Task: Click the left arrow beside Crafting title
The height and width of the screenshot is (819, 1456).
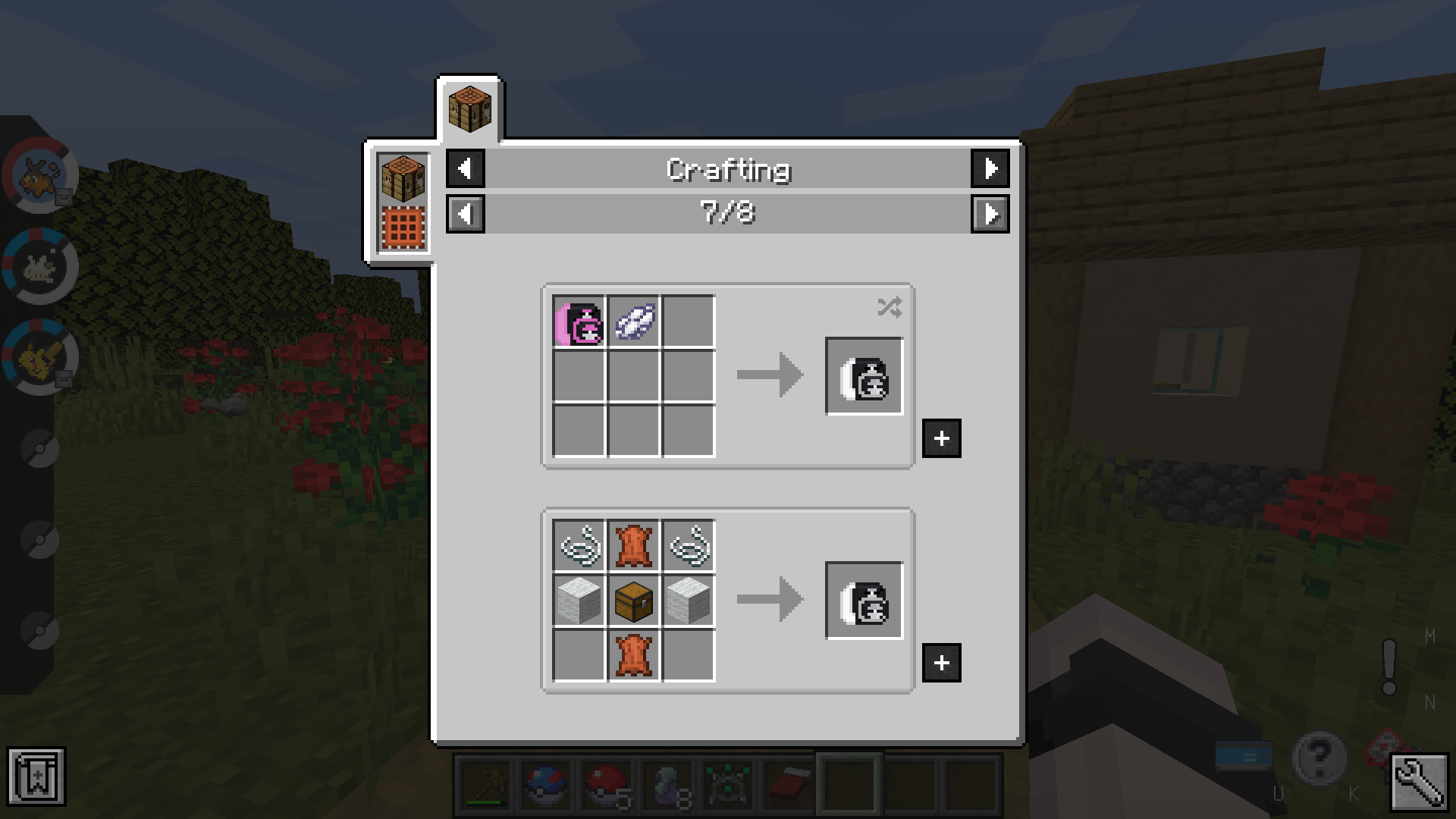Action: [465, 169]
